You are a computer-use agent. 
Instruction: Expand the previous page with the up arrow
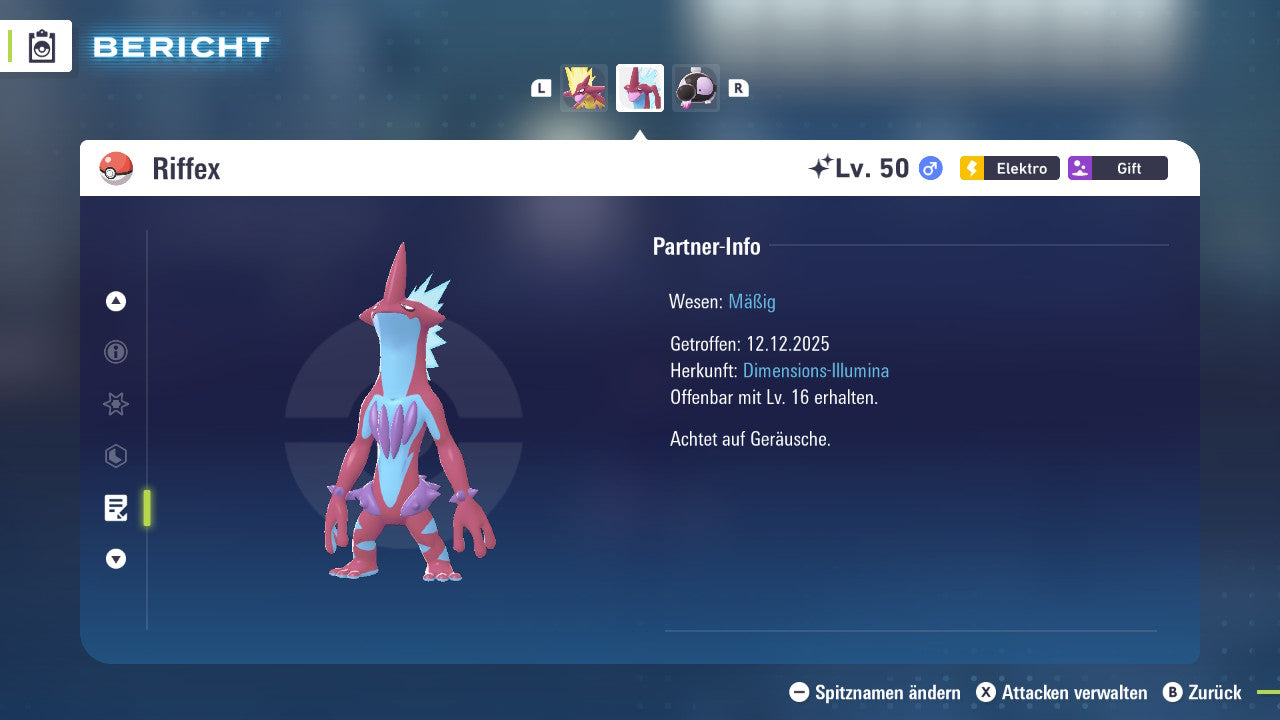tap(115, 301)
